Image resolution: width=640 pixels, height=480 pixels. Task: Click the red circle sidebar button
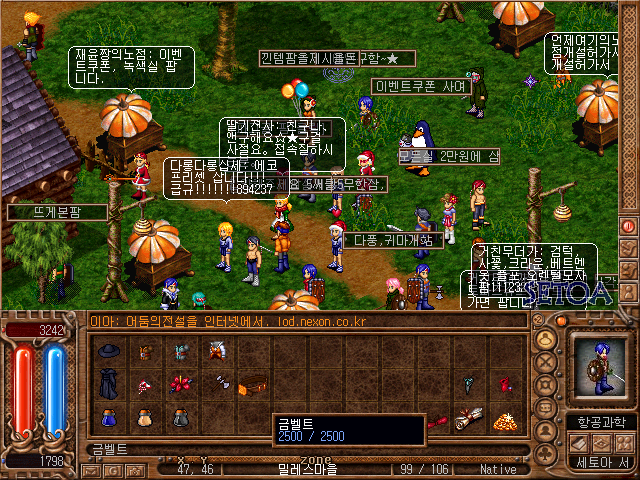pyautogui.click(x=629, y=227)
